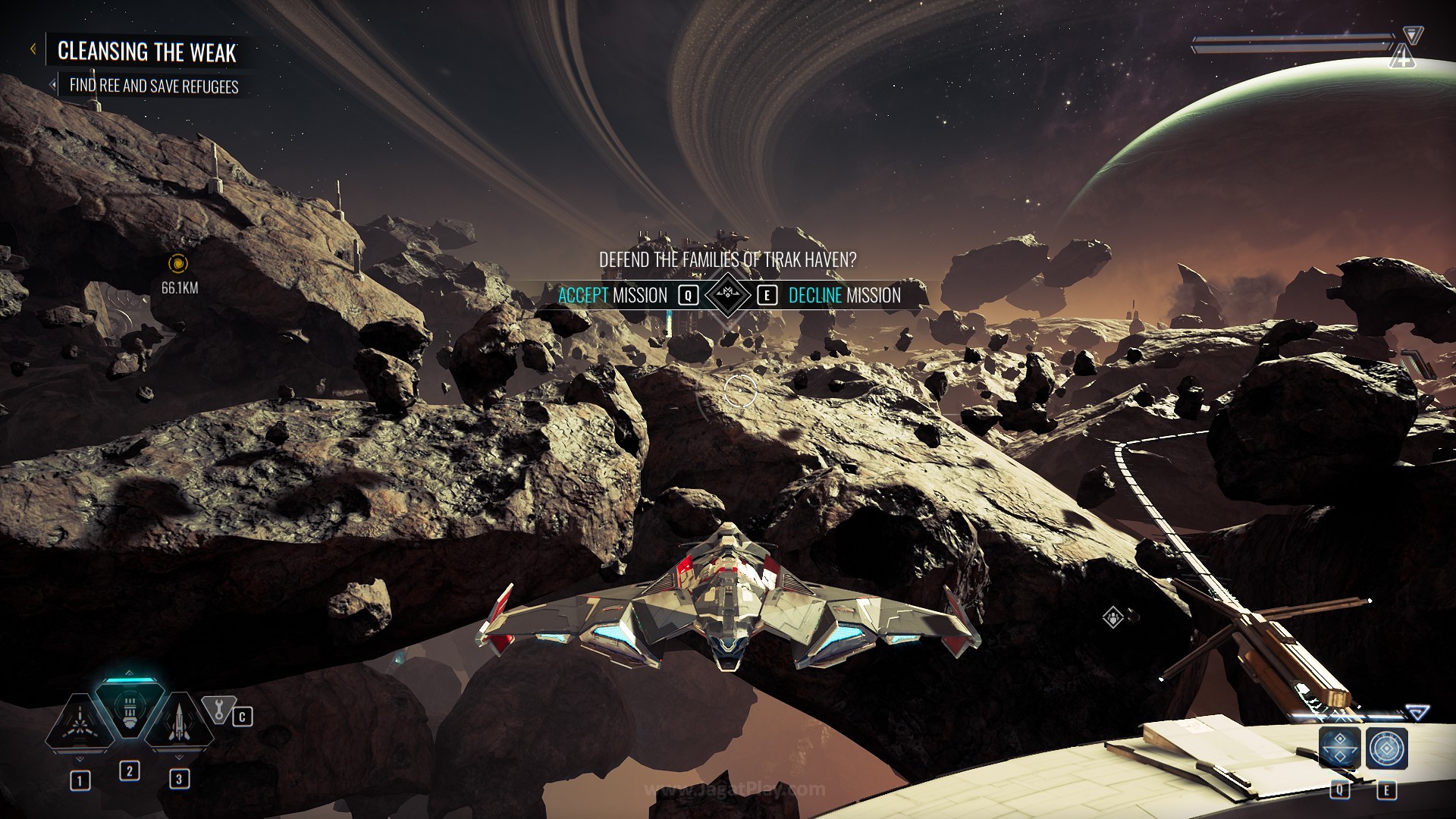This screenshot has width=1456, height=819.
Task: Accept the Tirak Haven mission
Action: [613, 295]
